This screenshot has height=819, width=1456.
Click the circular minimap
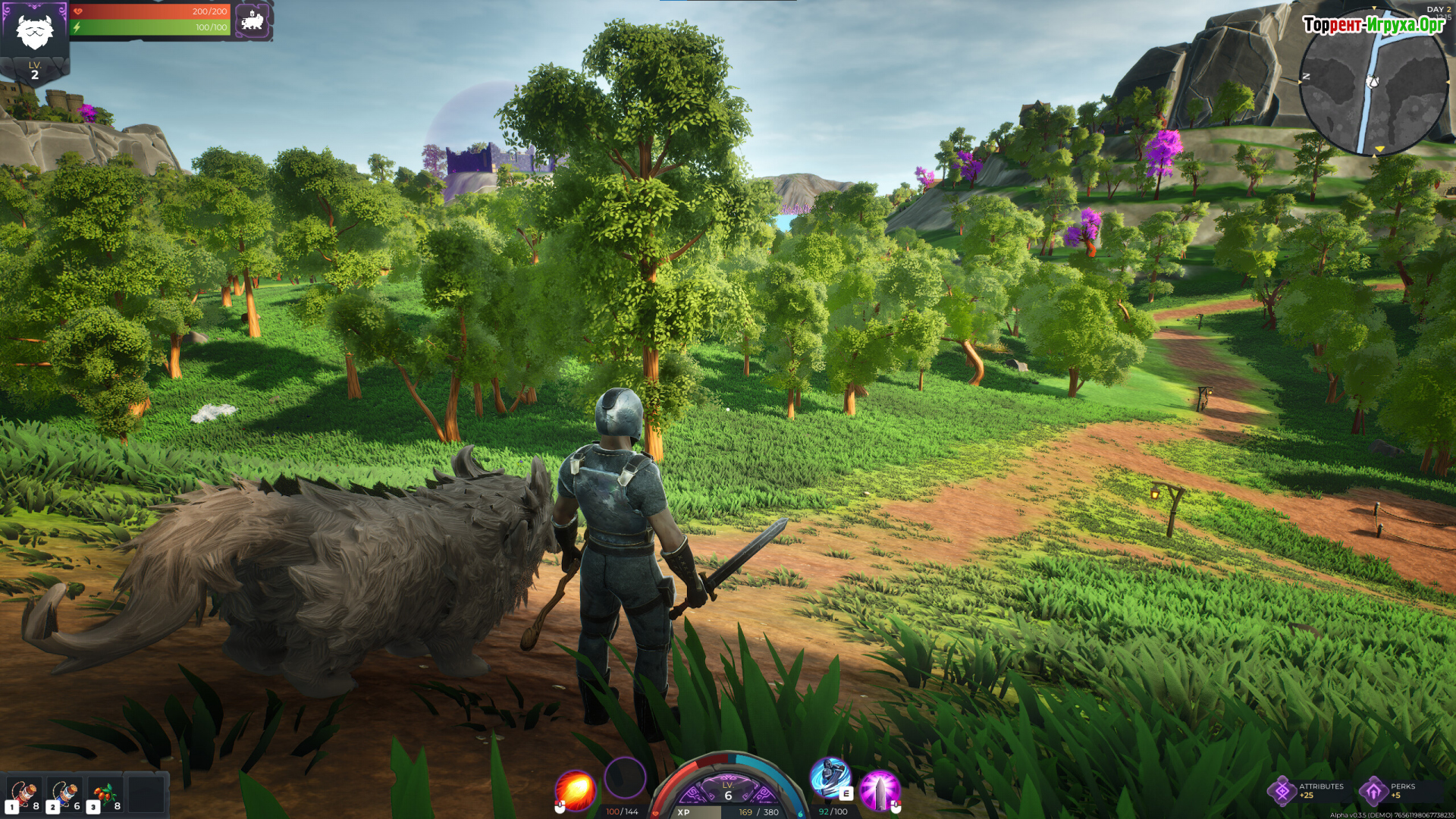point(1373,82)
